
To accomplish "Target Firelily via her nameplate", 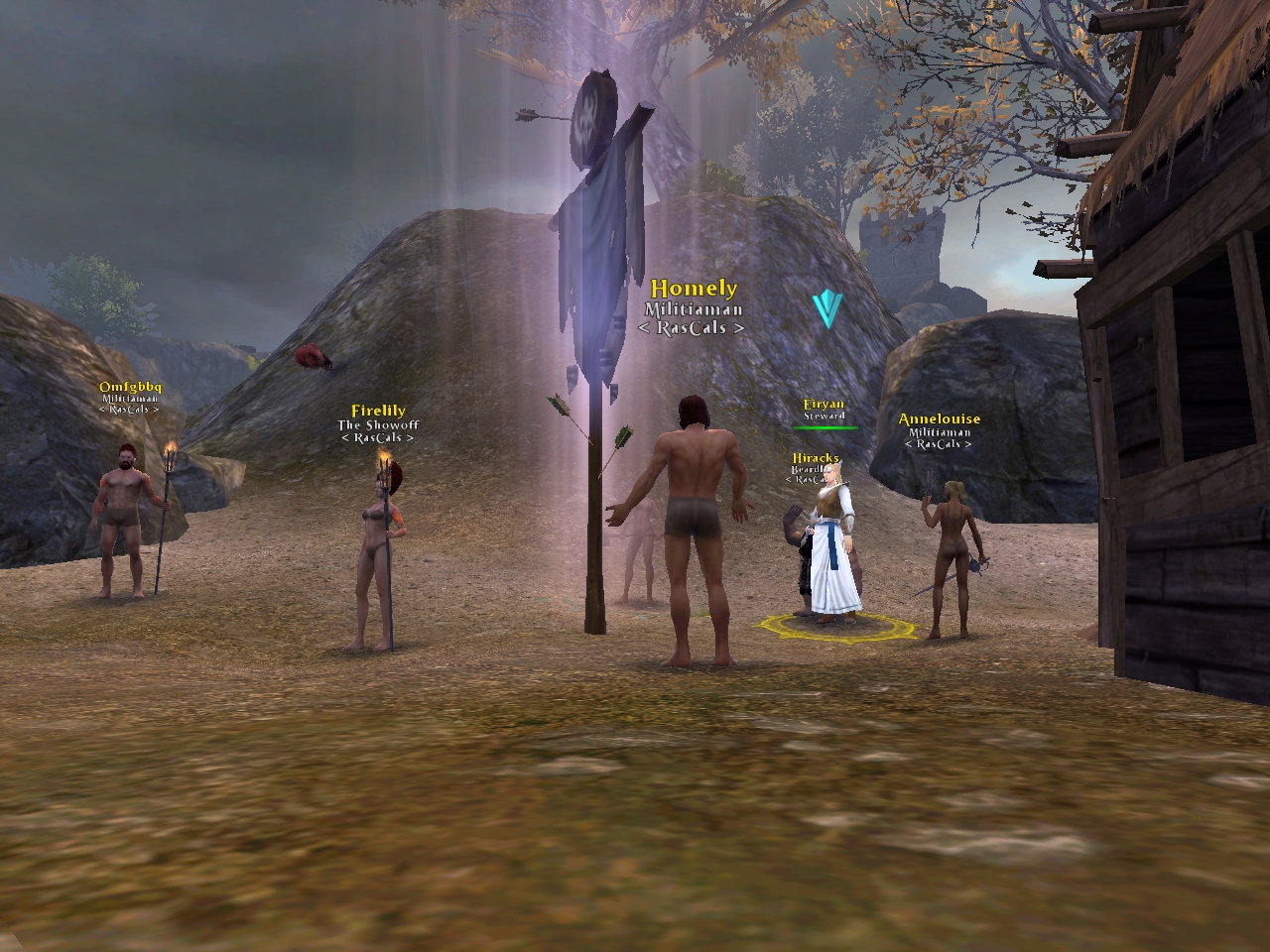I will point(378,411).
